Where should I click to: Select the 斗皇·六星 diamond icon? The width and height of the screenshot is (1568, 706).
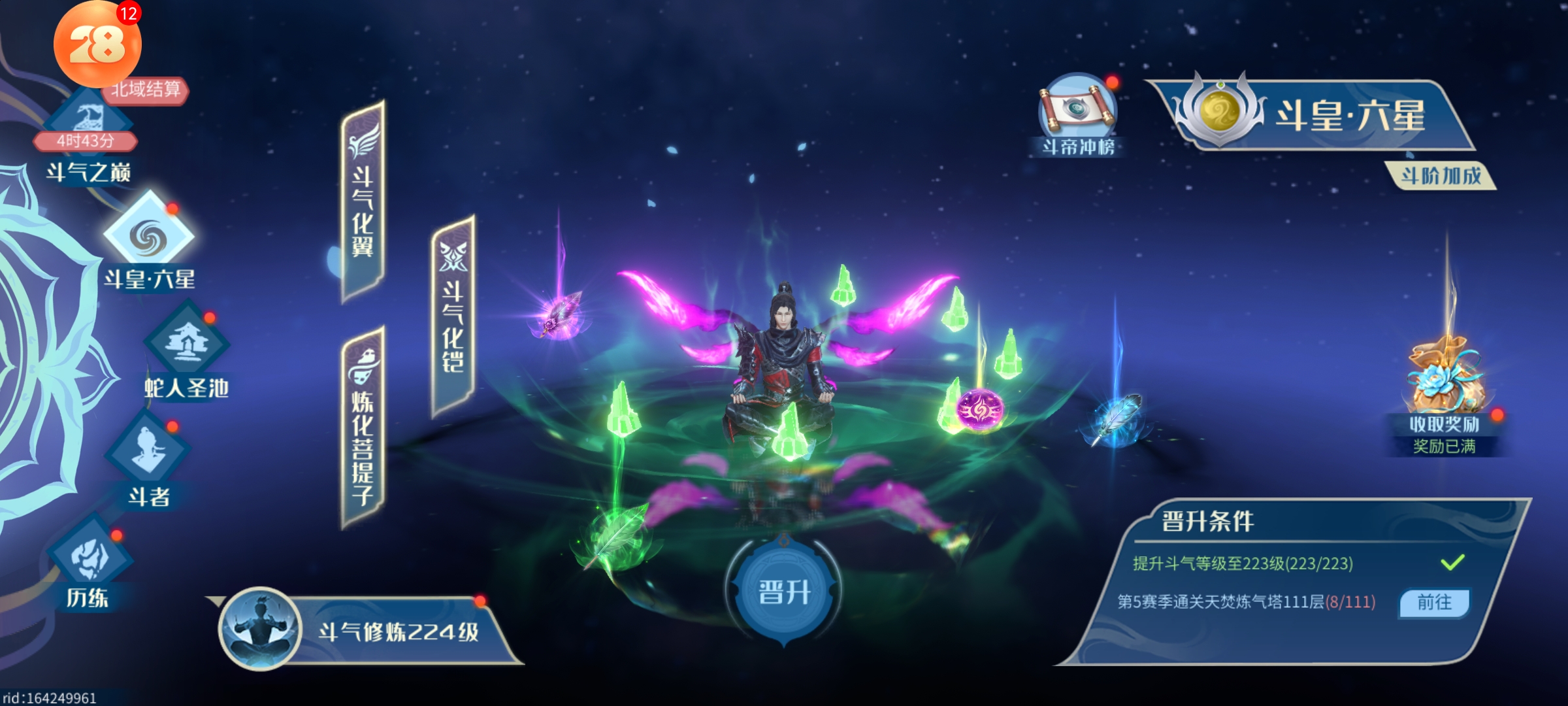pos(149,237)
